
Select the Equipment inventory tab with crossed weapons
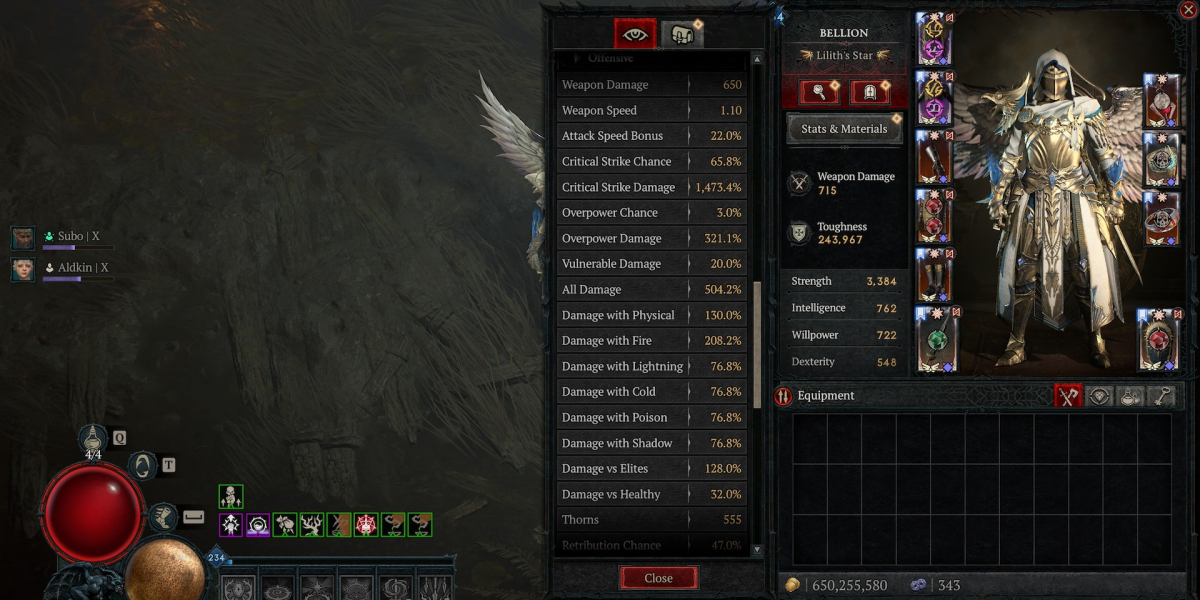[x=1068, y=396]
